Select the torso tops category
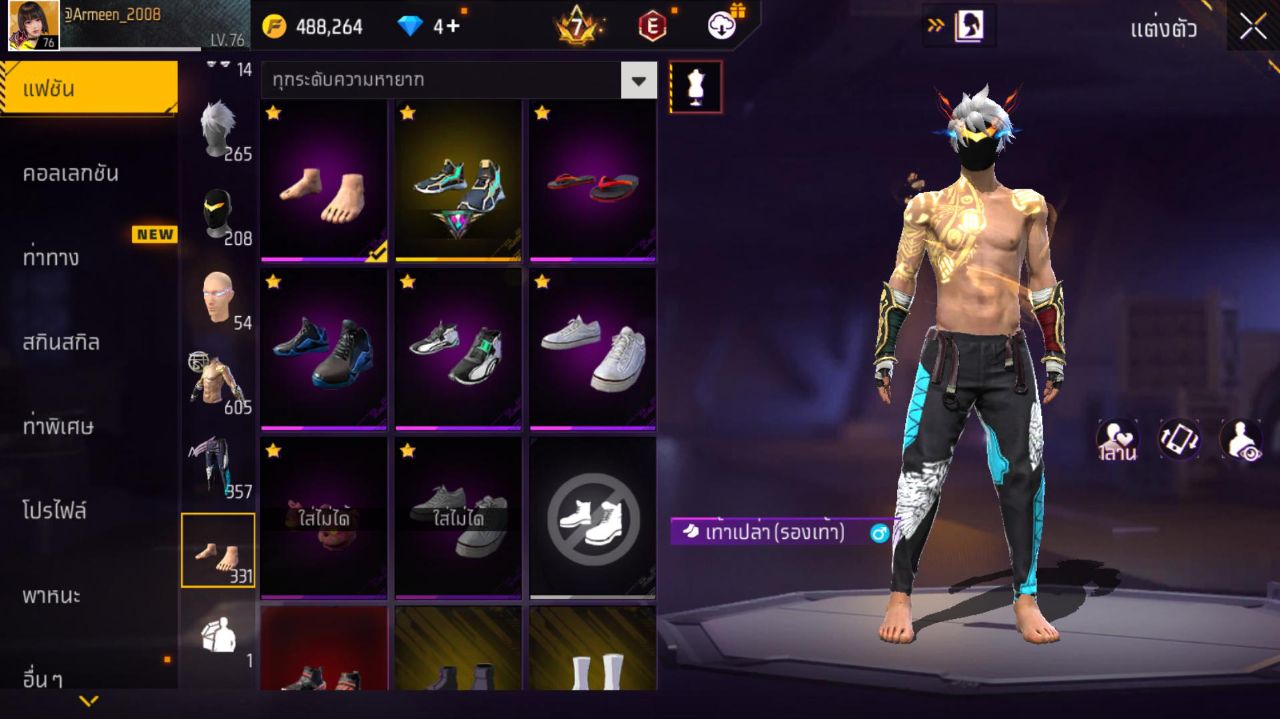The height and width of the screenshot is (719, 1280). [x=217, y=380]
